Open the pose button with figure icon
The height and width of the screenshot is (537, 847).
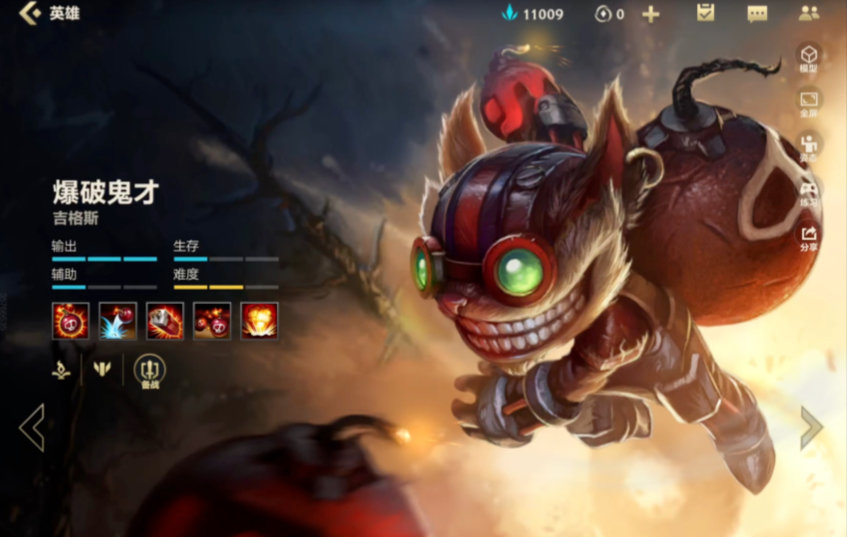pyautogui.click(x=808, y=147)
